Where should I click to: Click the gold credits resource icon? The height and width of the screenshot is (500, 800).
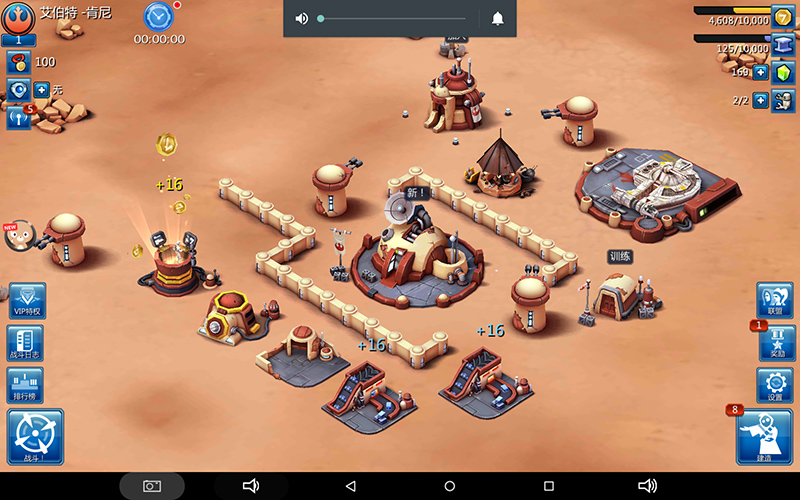pyautogui.click(x=783, y=17)
